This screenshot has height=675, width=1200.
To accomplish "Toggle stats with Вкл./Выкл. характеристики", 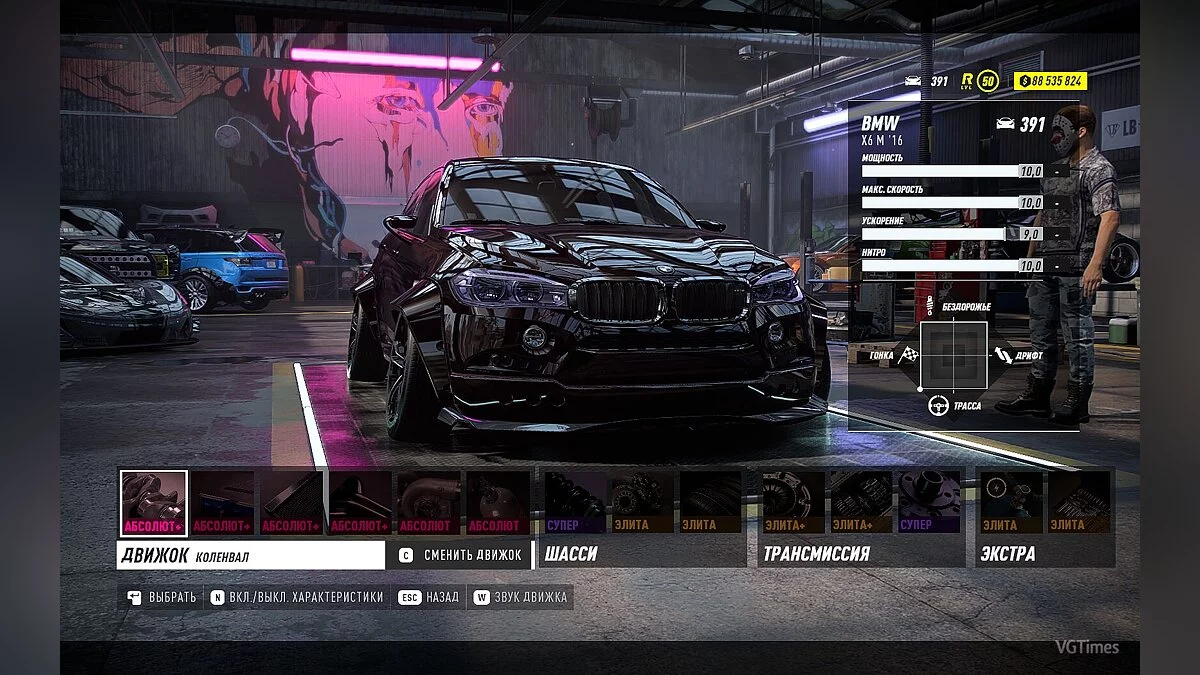I will [x=297, y=597].
